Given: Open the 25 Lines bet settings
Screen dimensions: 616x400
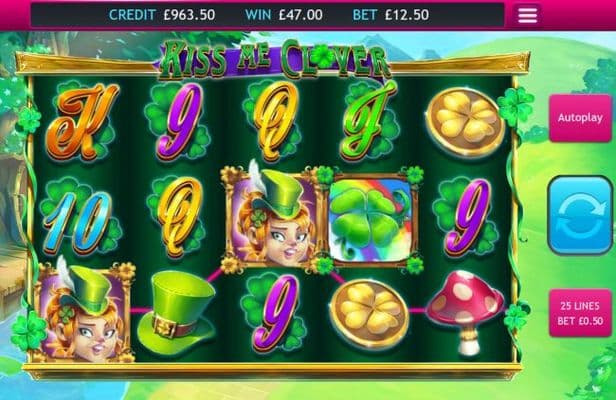Looking at the screenshot, I should pyautogui.click(x=582, y=313).
